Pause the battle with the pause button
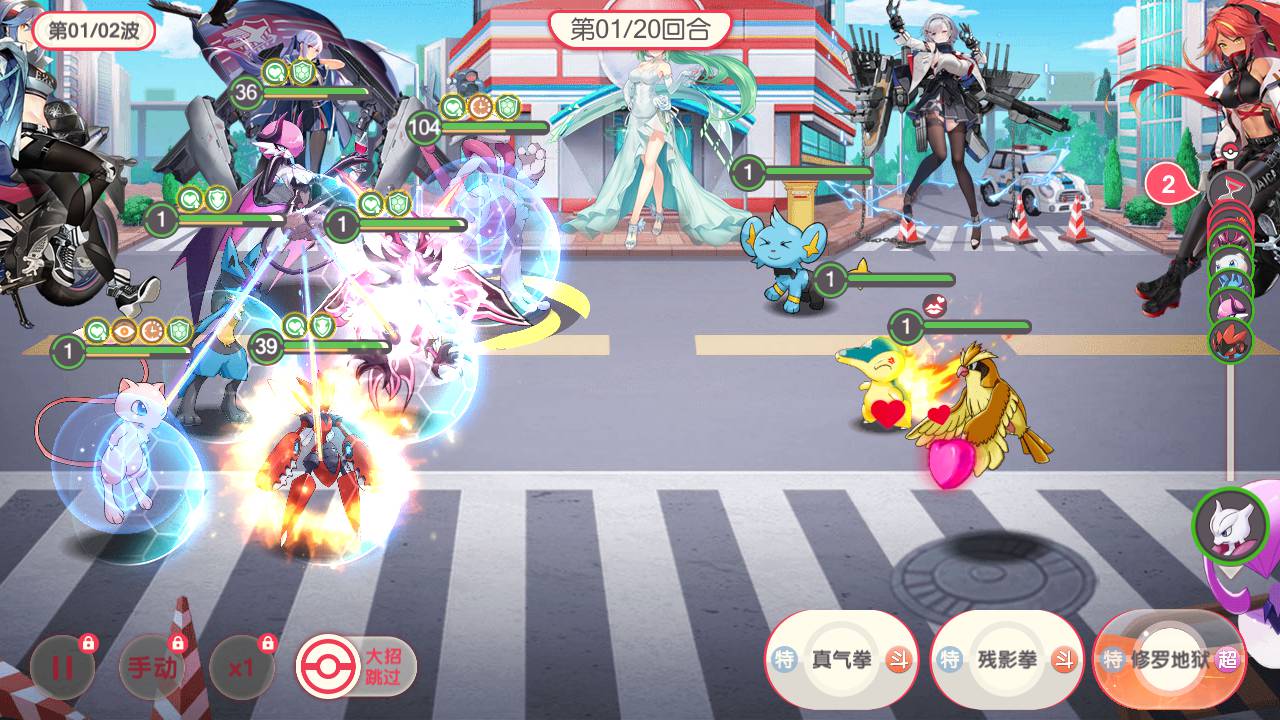This screenshot has width=1280, height=720. [x=62, y=667]
